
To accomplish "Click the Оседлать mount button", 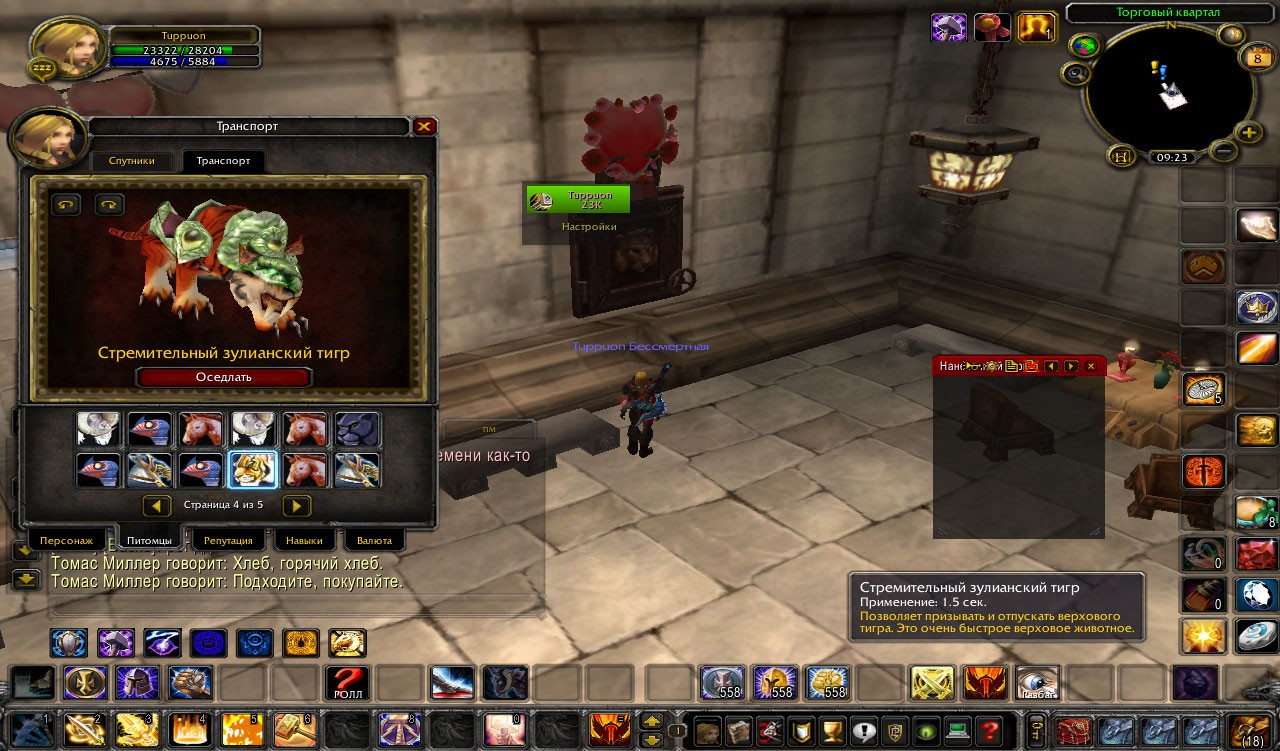I will coord(224,377).
